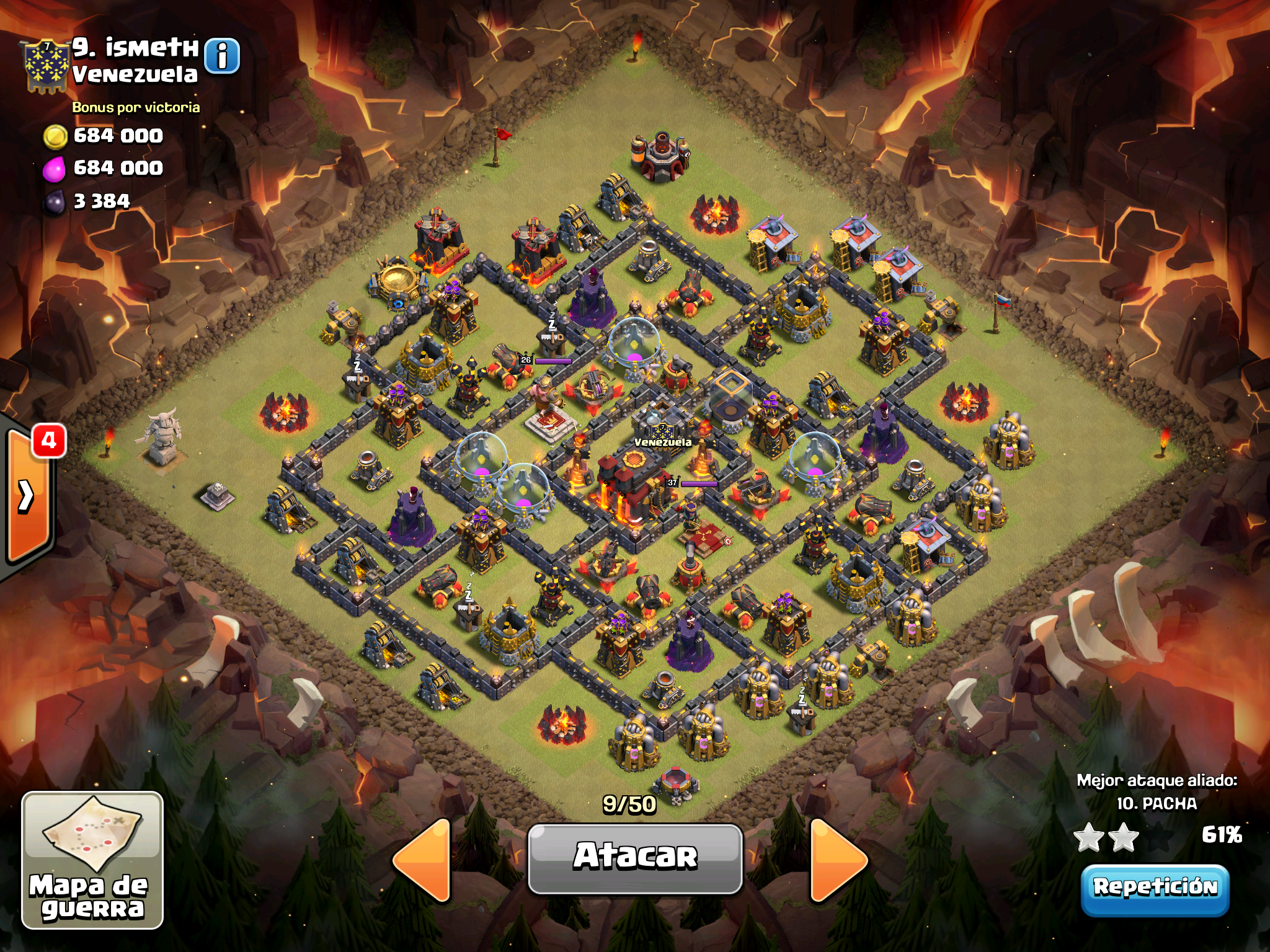Expand the orange side panel tab

click(x=27, y=495)
